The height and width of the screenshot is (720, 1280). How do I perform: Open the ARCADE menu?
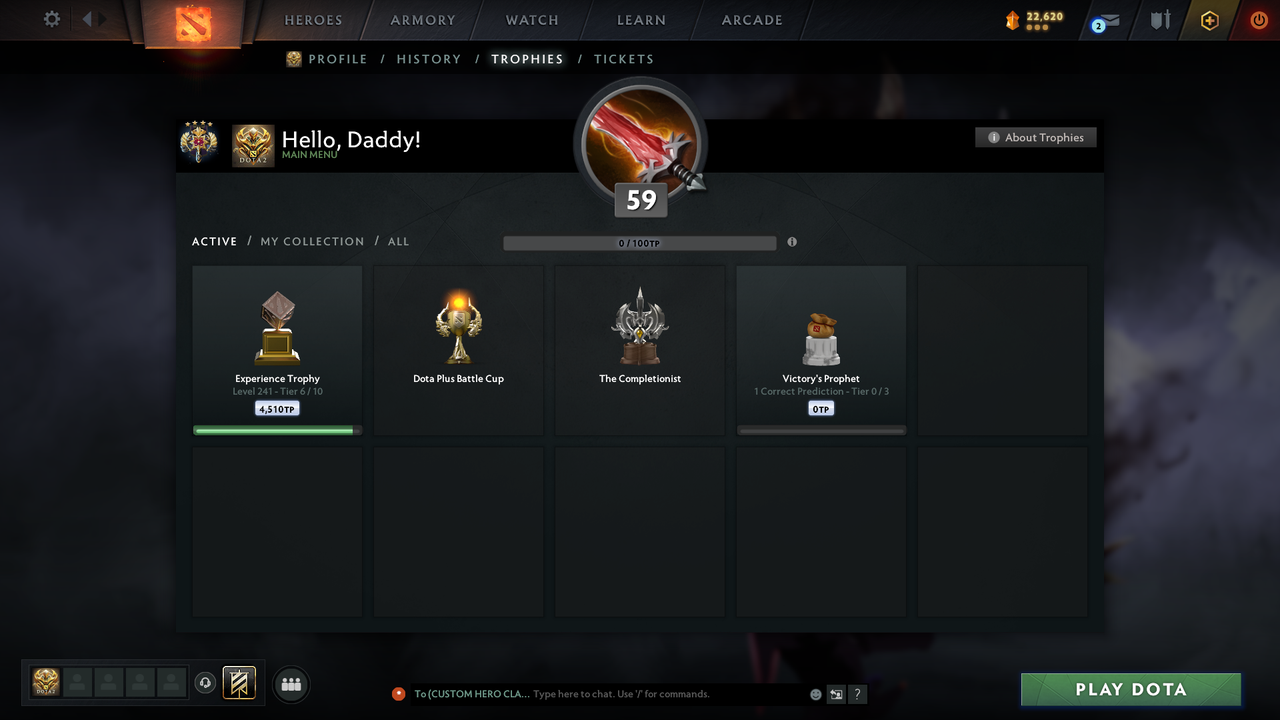tap(751, 20)
